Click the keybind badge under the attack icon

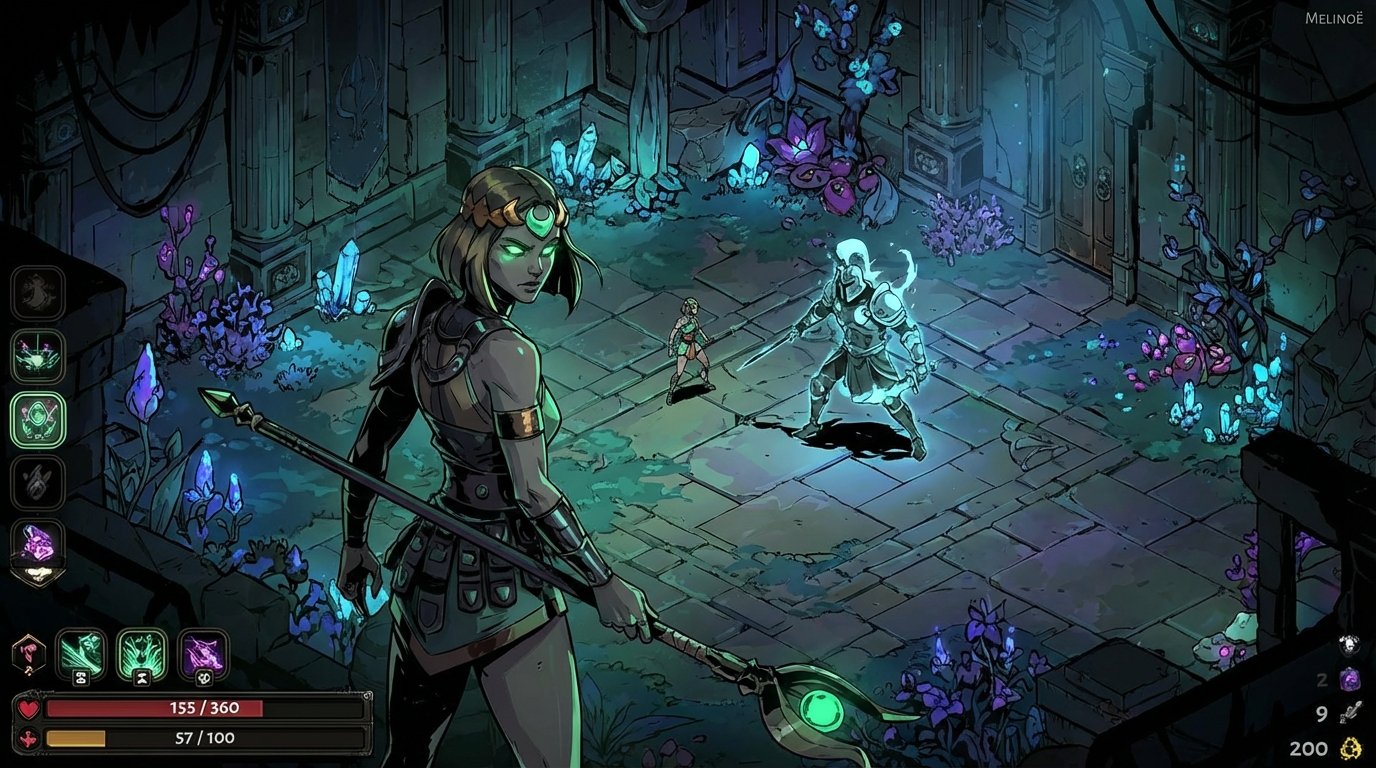click(x=81, y=678)
